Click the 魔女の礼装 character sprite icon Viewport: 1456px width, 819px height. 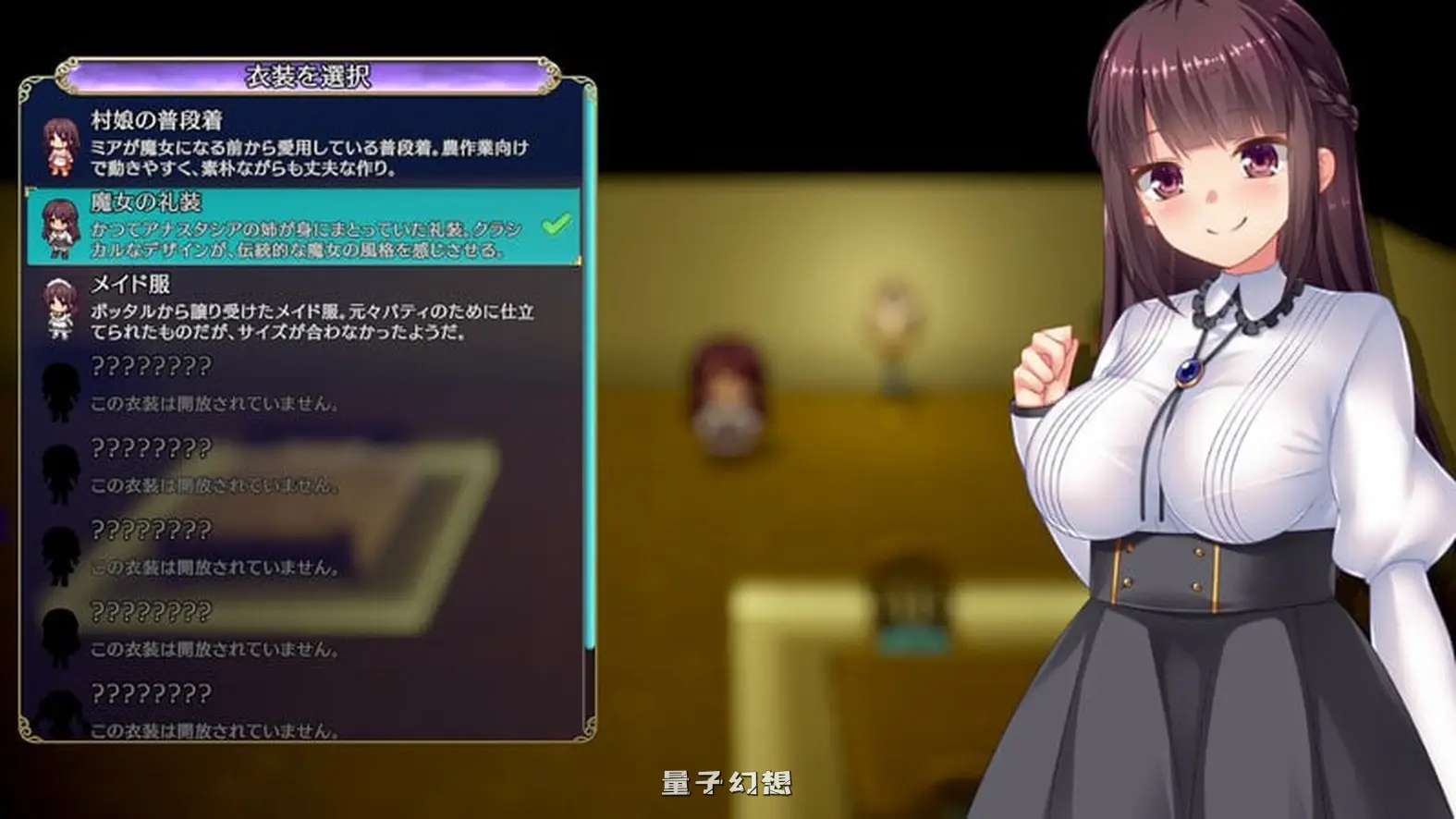(x=55, y=229)
